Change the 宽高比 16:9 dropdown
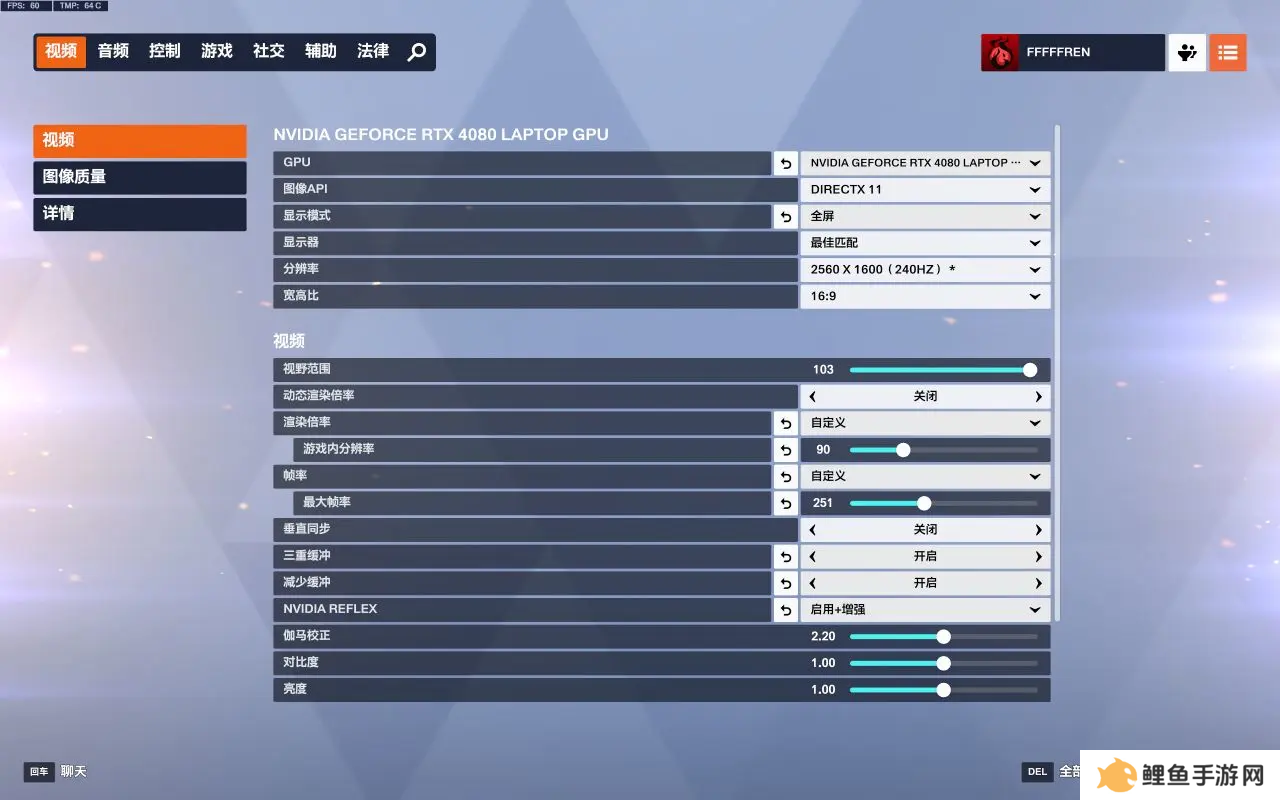1280x800 pixels. pyautogui.click(x=925, y=296)
